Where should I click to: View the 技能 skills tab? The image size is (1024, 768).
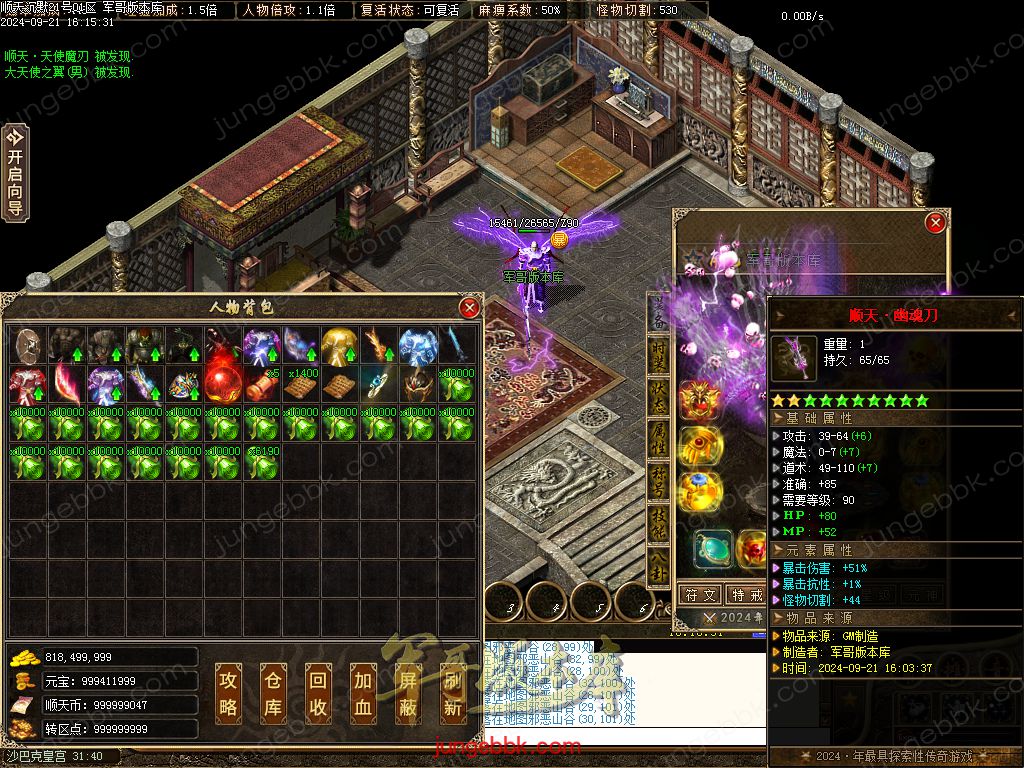click(659, 525)
